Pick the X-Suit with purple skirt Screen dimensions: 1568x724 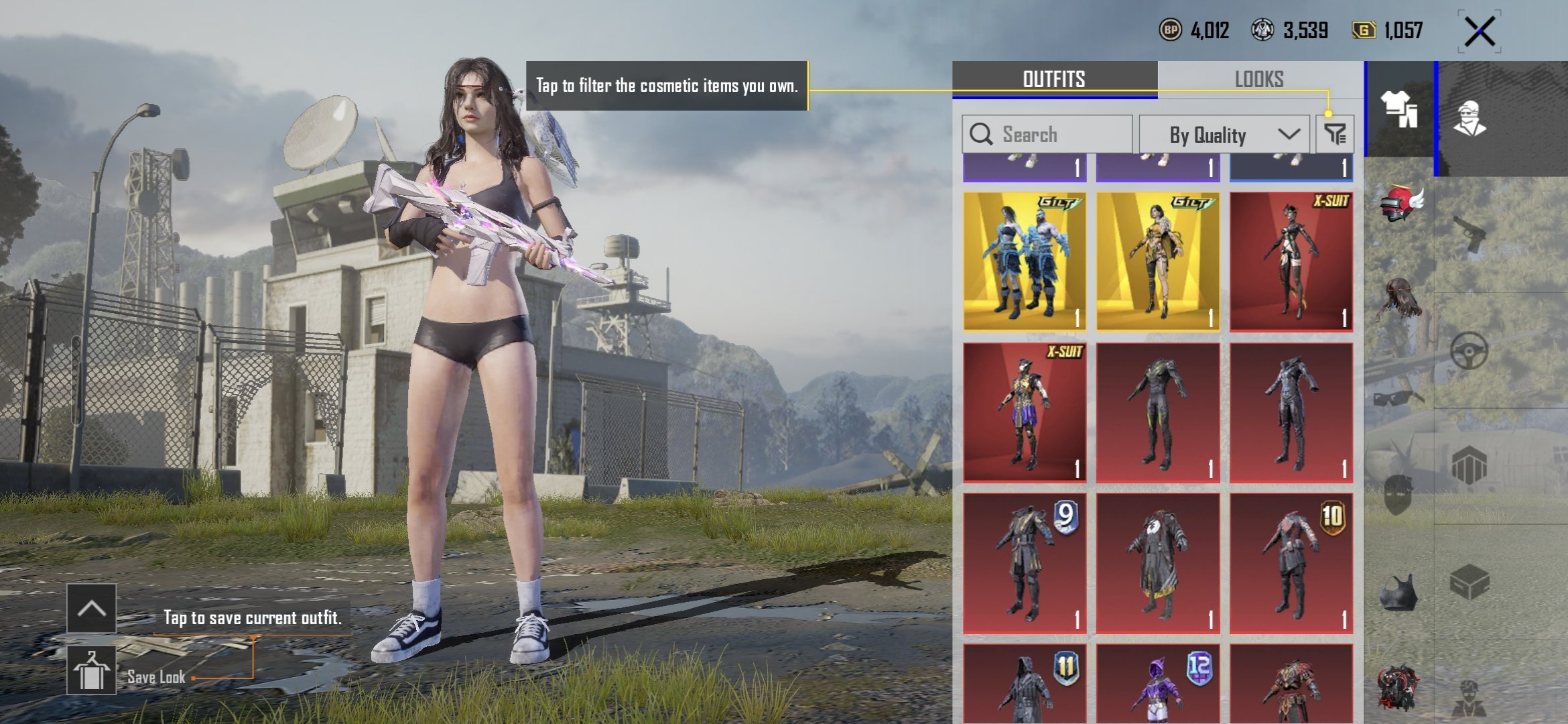coord(1025,412)
